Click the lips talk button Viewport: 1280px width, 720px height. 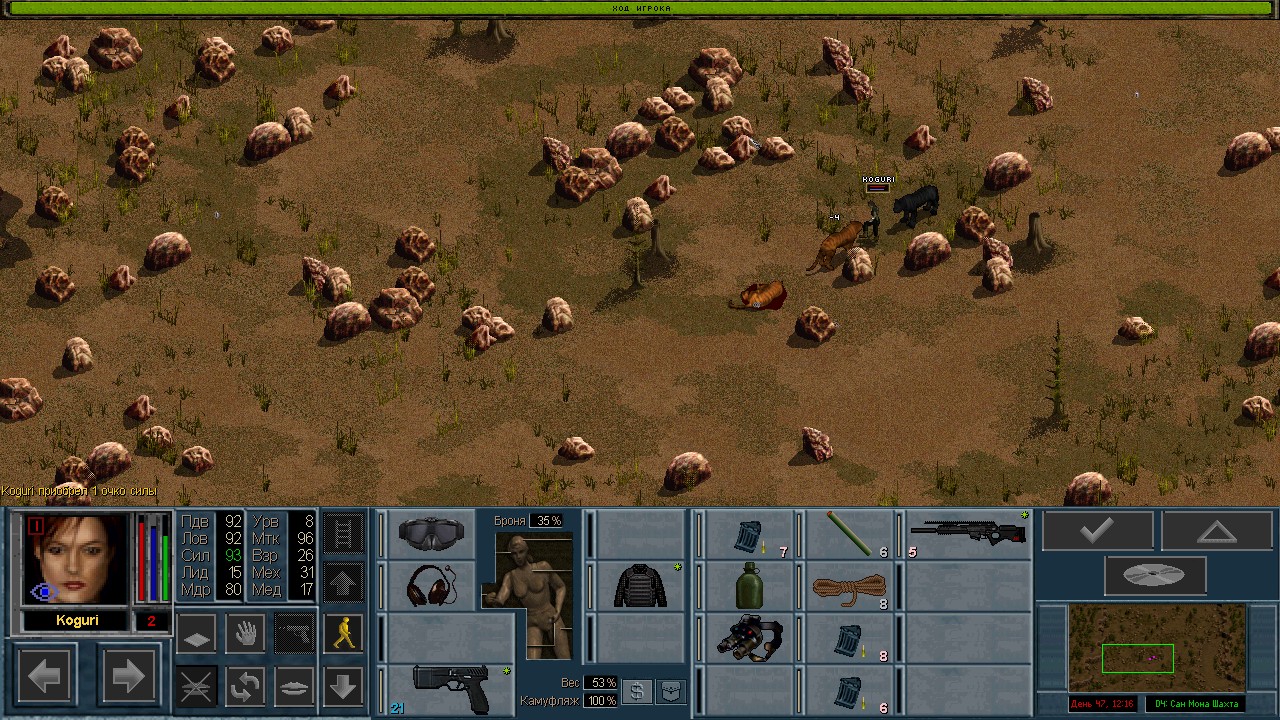(x=294, y=686)
